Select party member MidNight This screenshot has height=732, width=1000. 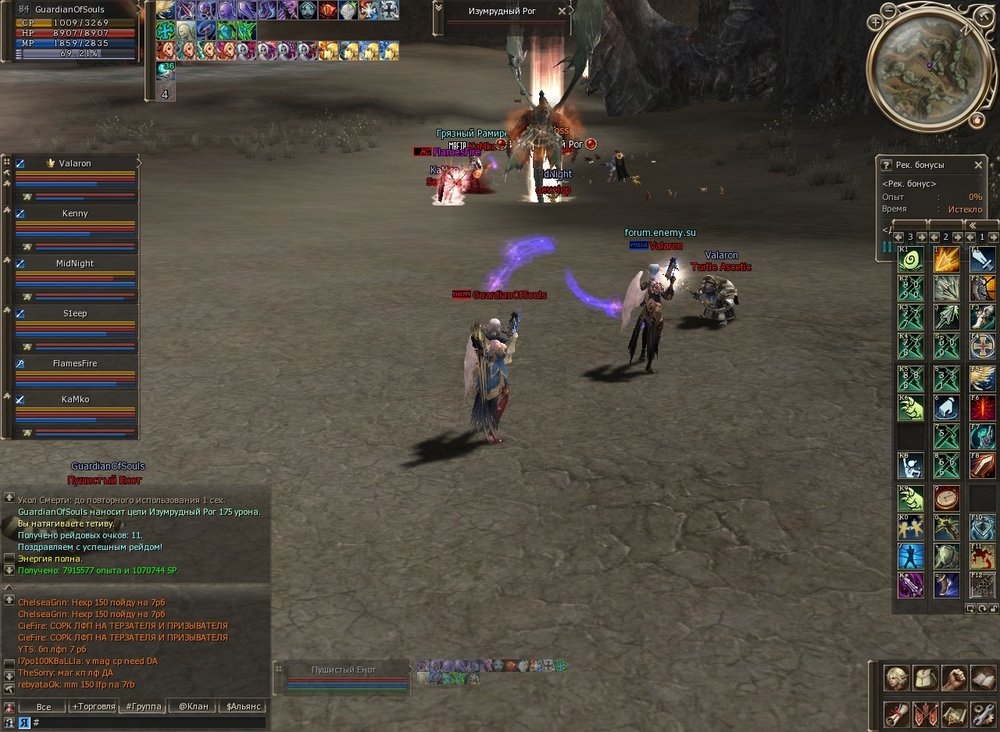[x=75, y=263]
